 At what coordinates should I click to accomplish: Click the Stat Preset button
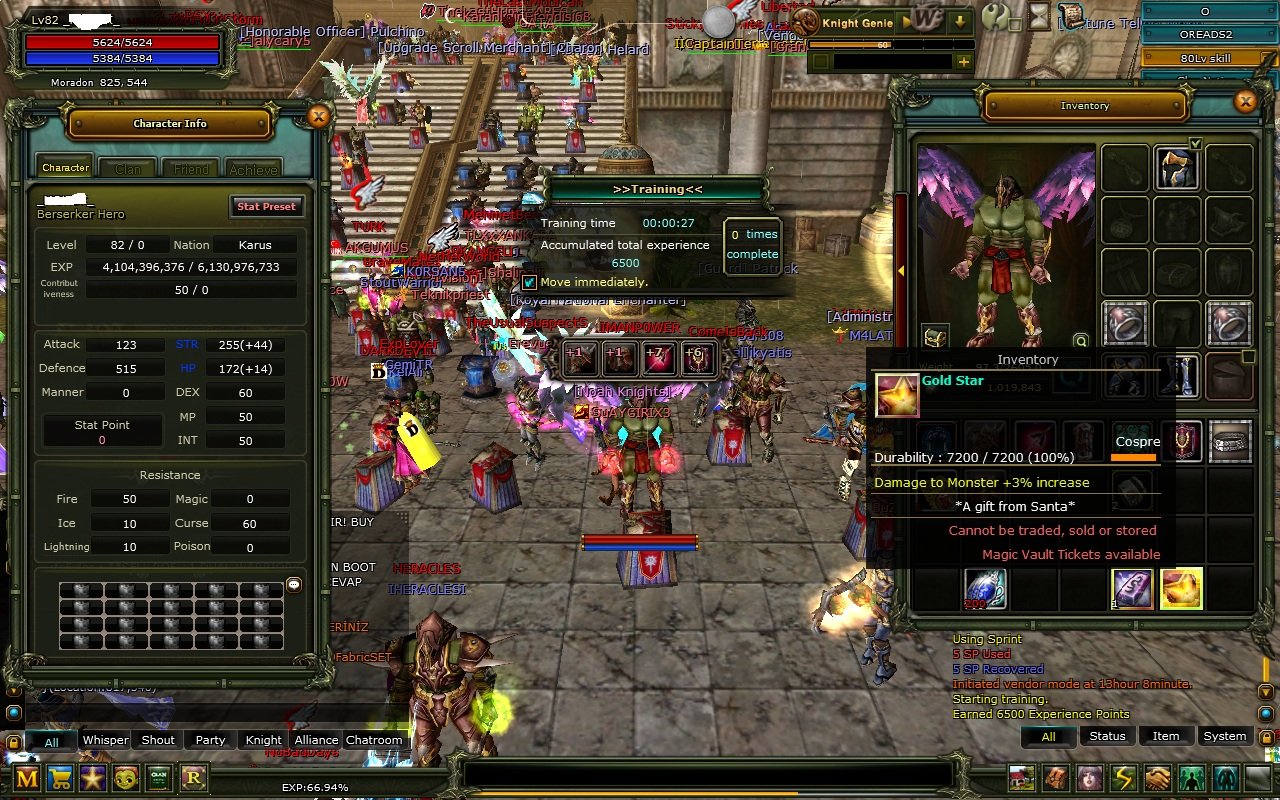266,207
